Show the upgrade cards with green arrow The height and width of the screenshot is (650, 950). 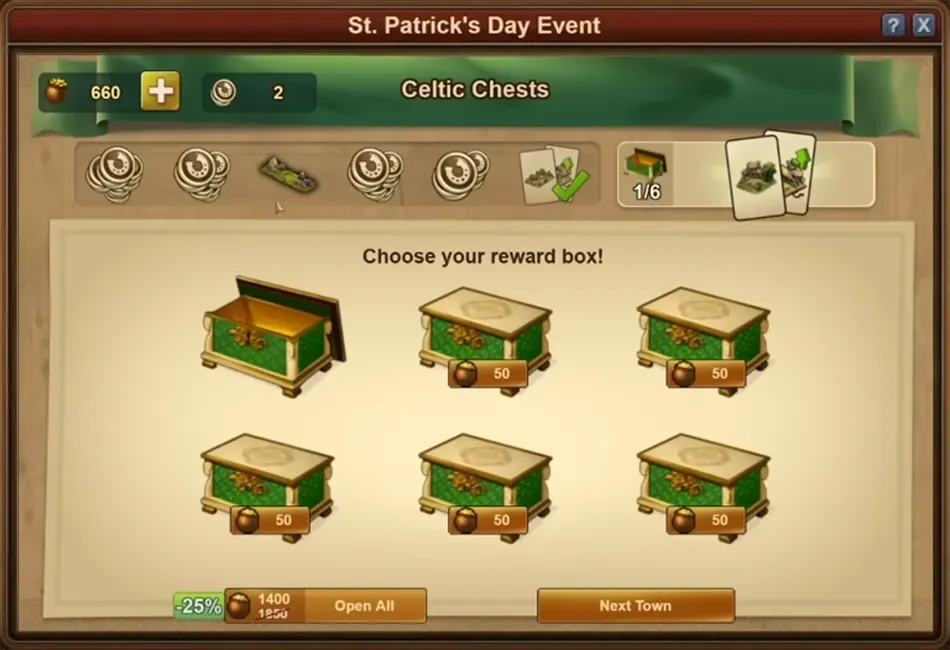(x=770, y=174)
